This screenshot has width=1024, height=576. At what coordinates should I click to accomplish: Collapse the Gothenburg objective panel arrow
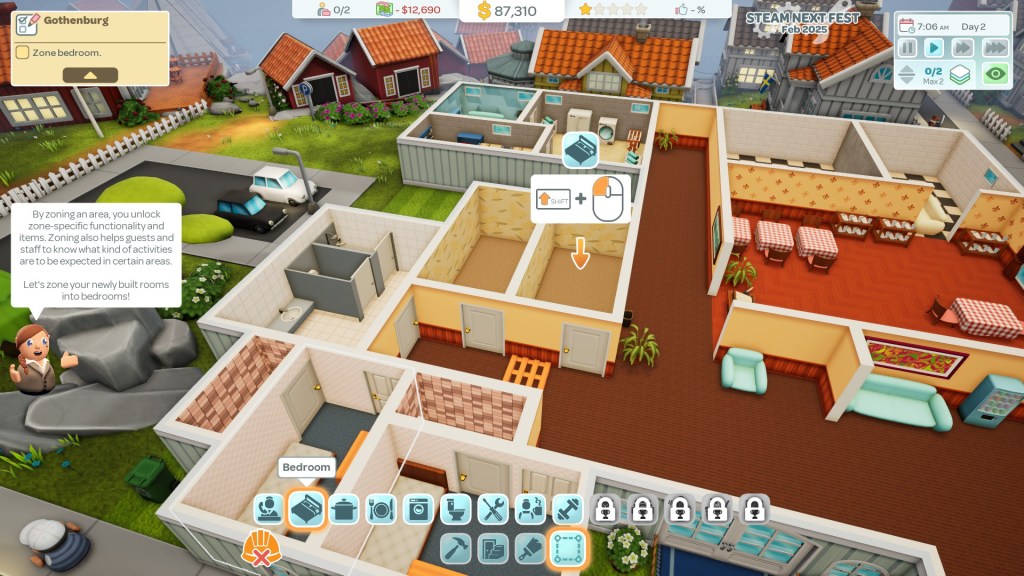(90, 75)
